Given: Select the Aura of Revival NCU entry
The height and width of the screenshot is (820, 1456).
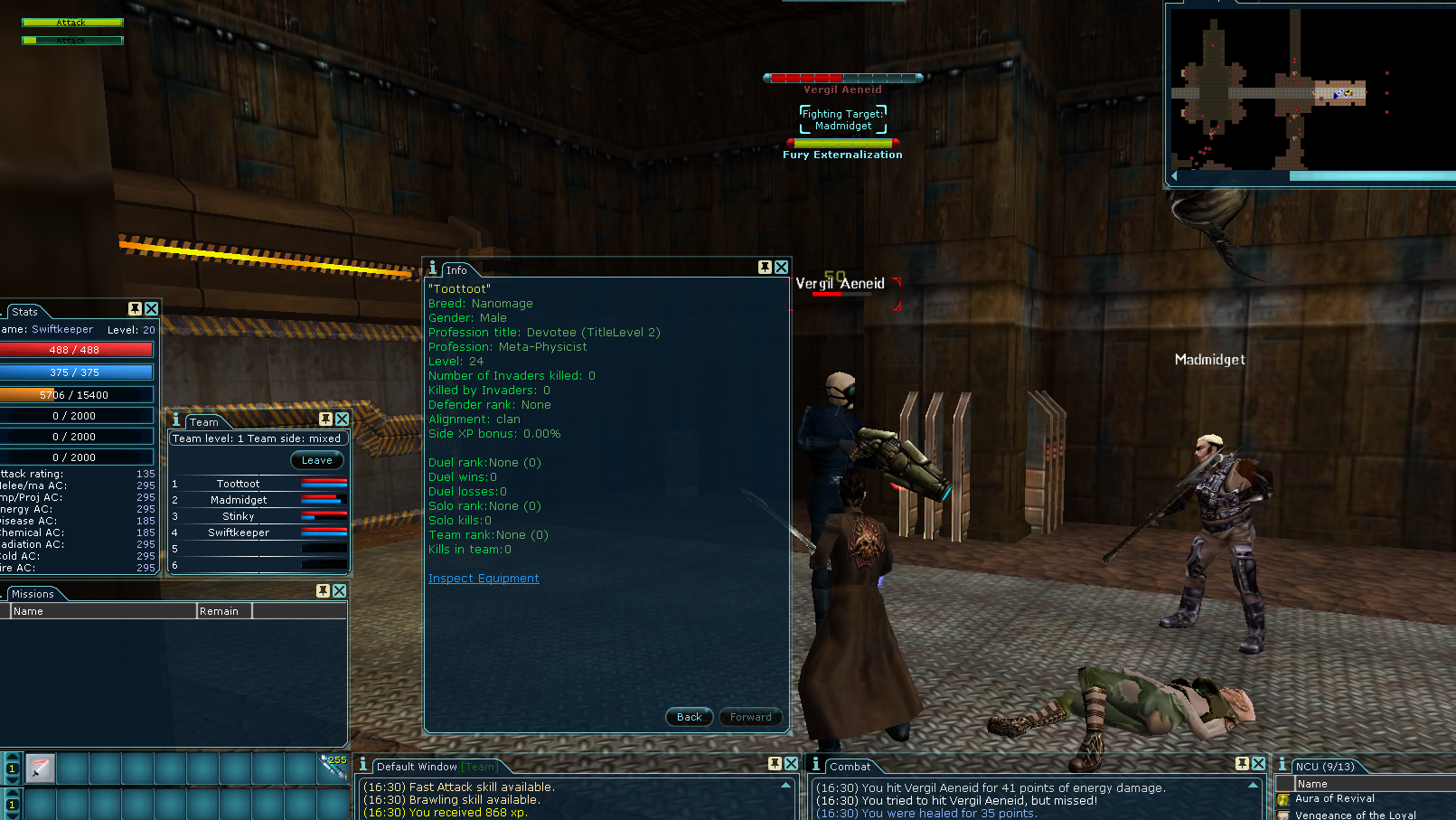Looking at the screenshot, I should click(1334, 798).
